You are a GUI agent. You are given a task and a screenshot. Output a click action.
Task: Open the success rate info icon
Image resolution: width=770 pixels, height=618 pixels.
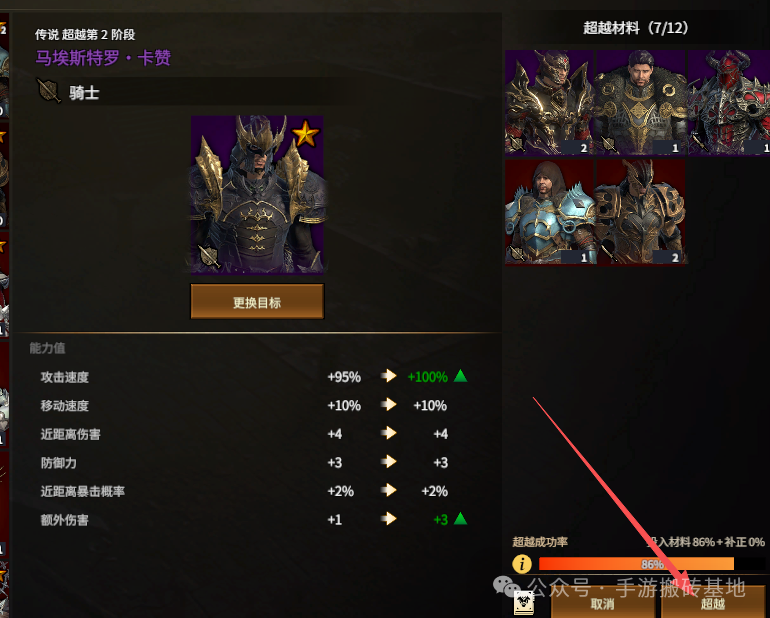(x=522, y=564)
